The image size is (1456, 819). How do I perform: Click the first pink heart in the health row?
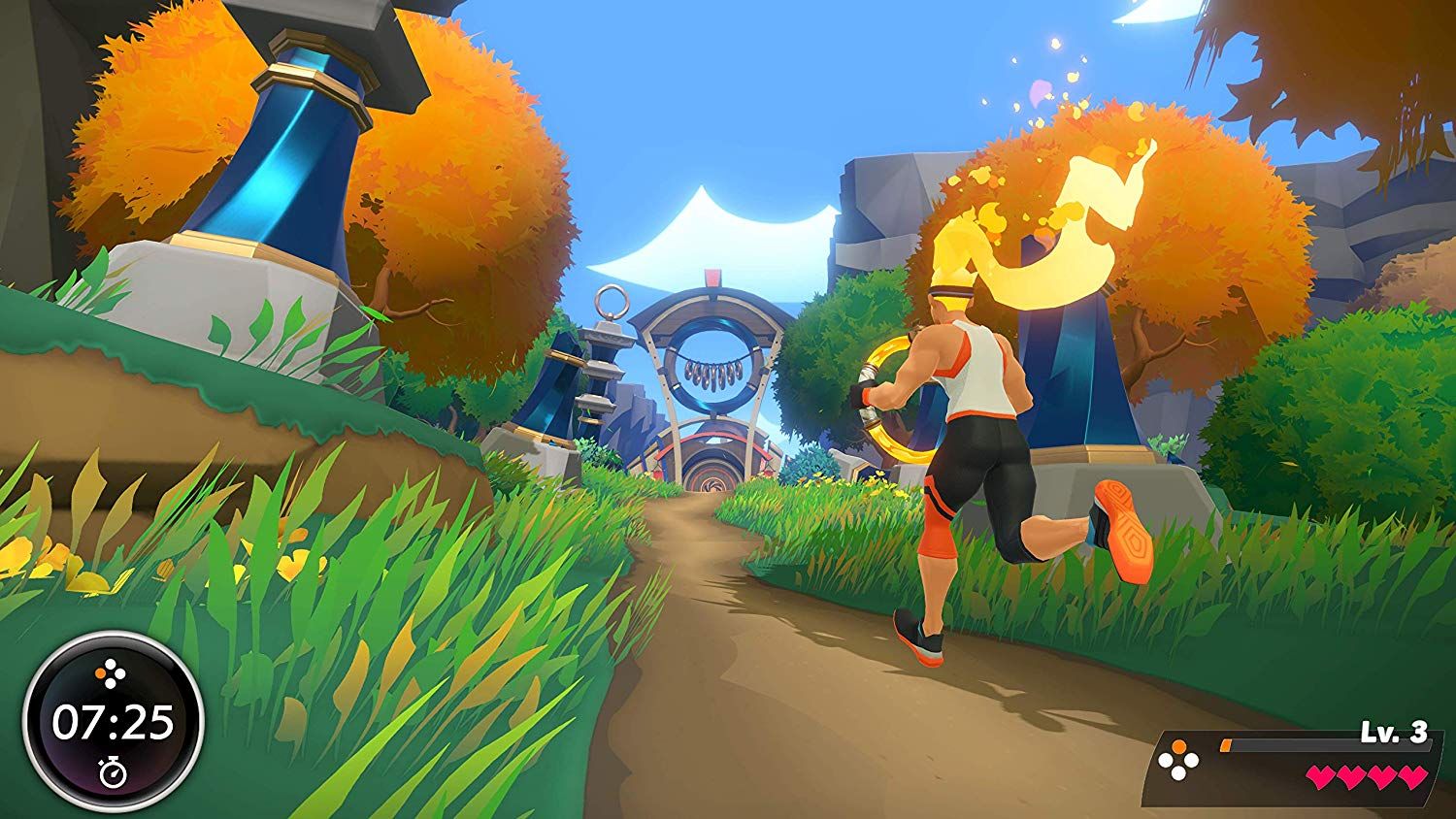1321,776
